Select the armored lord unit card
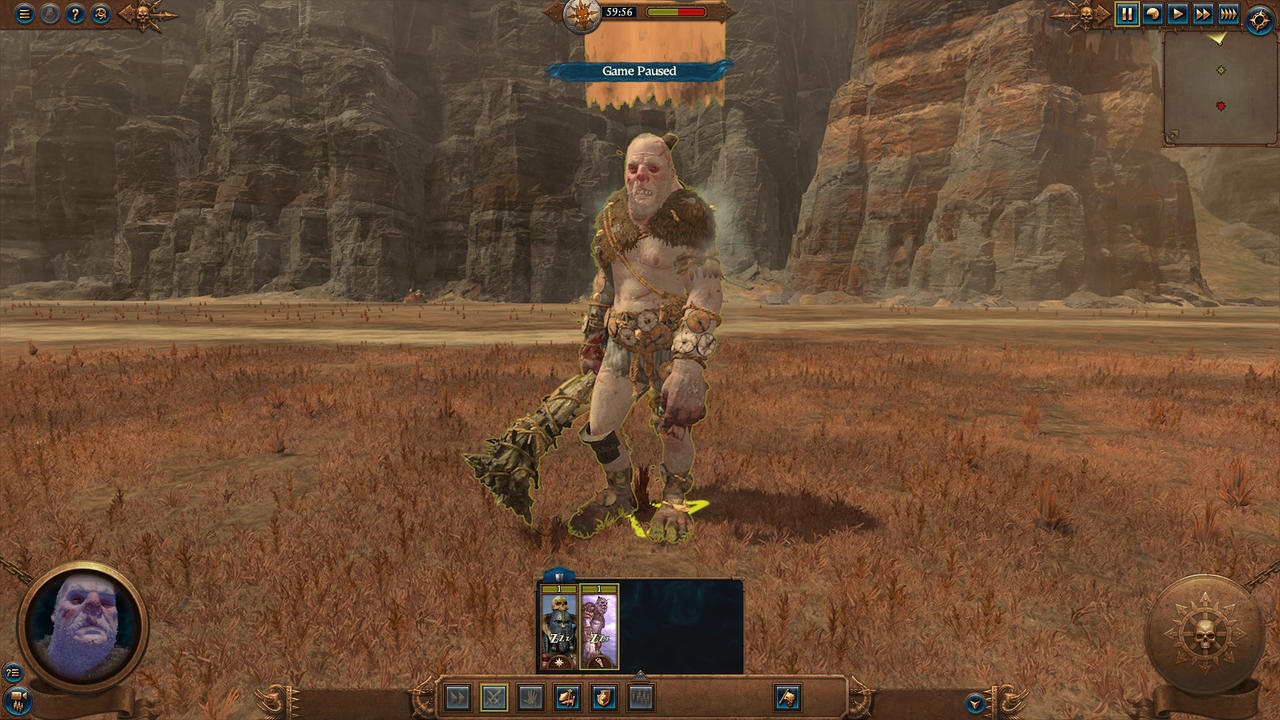 [558, 627]
